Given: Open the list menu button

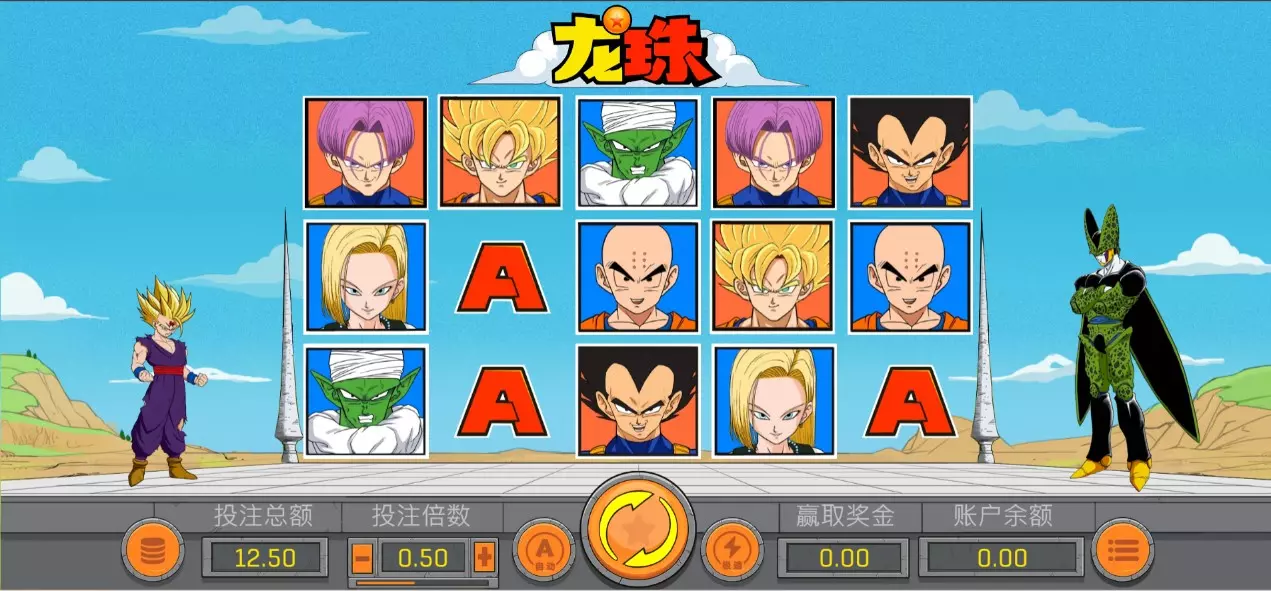Looking at the screenshot, I should point(1122,549).
